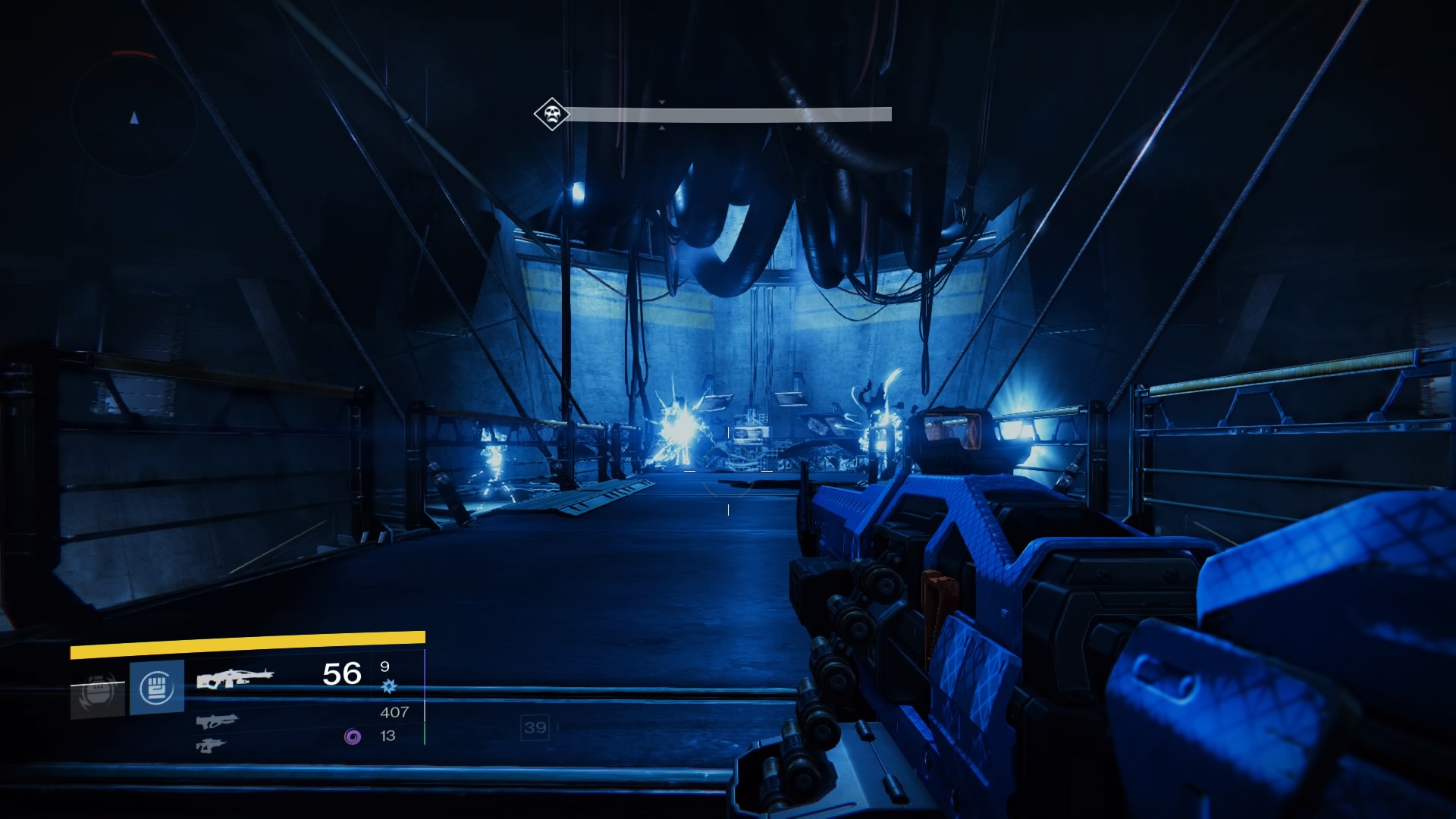Image resolution: width=1456 pixels, height=819 pixels.
Task: Switch to the second weapon silhouette
Action: [x=217, y=720]
